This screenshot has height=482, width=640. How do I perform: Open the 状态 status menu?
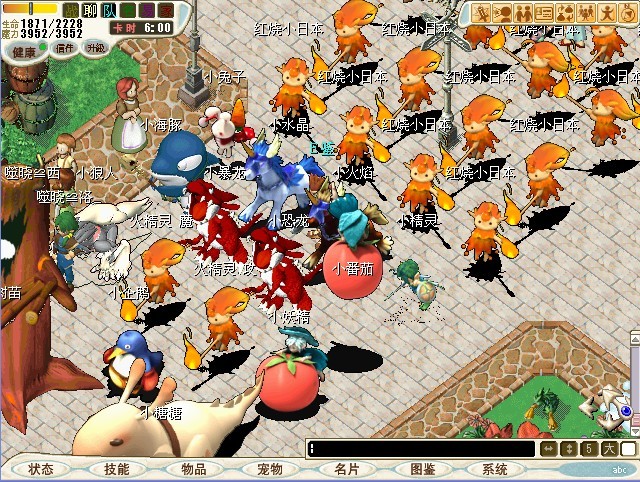click(x=41, y=469)
